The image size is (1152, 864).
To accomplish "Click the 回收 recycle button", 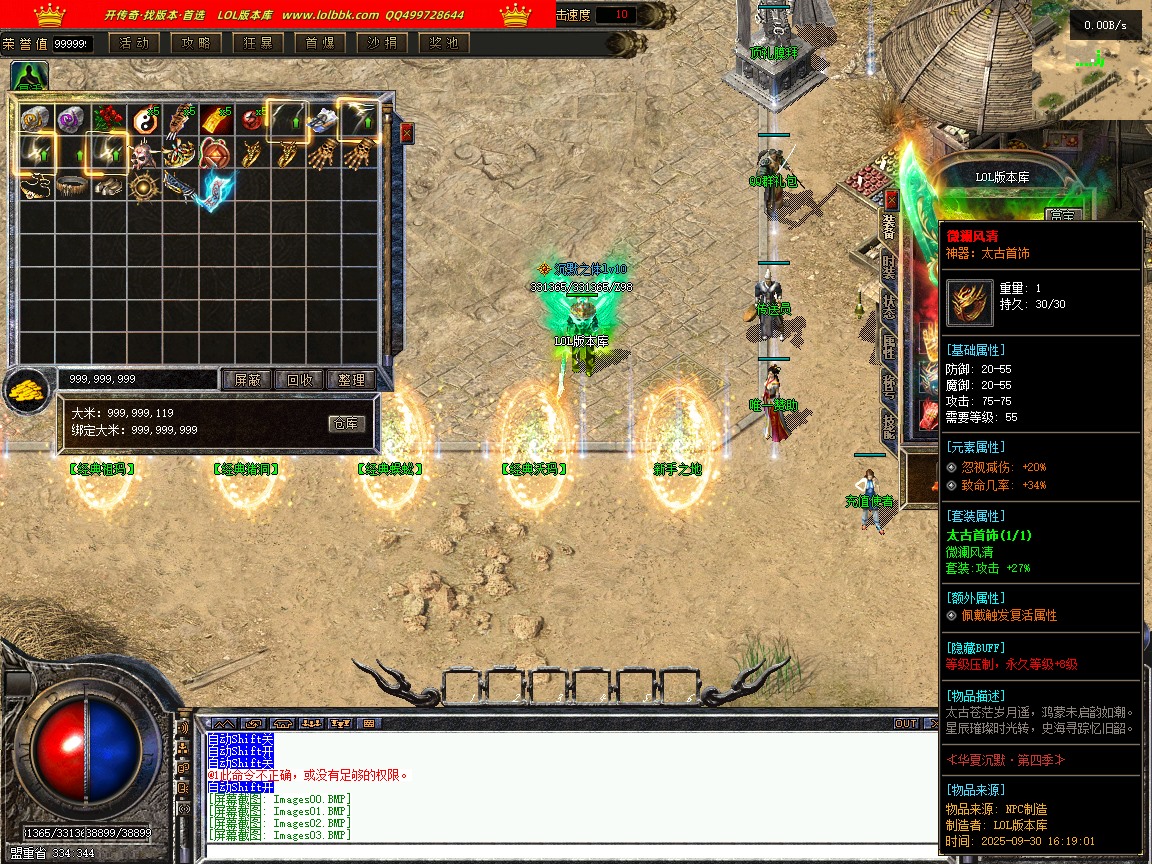I will pyautogui.click(x=299, y=380).
